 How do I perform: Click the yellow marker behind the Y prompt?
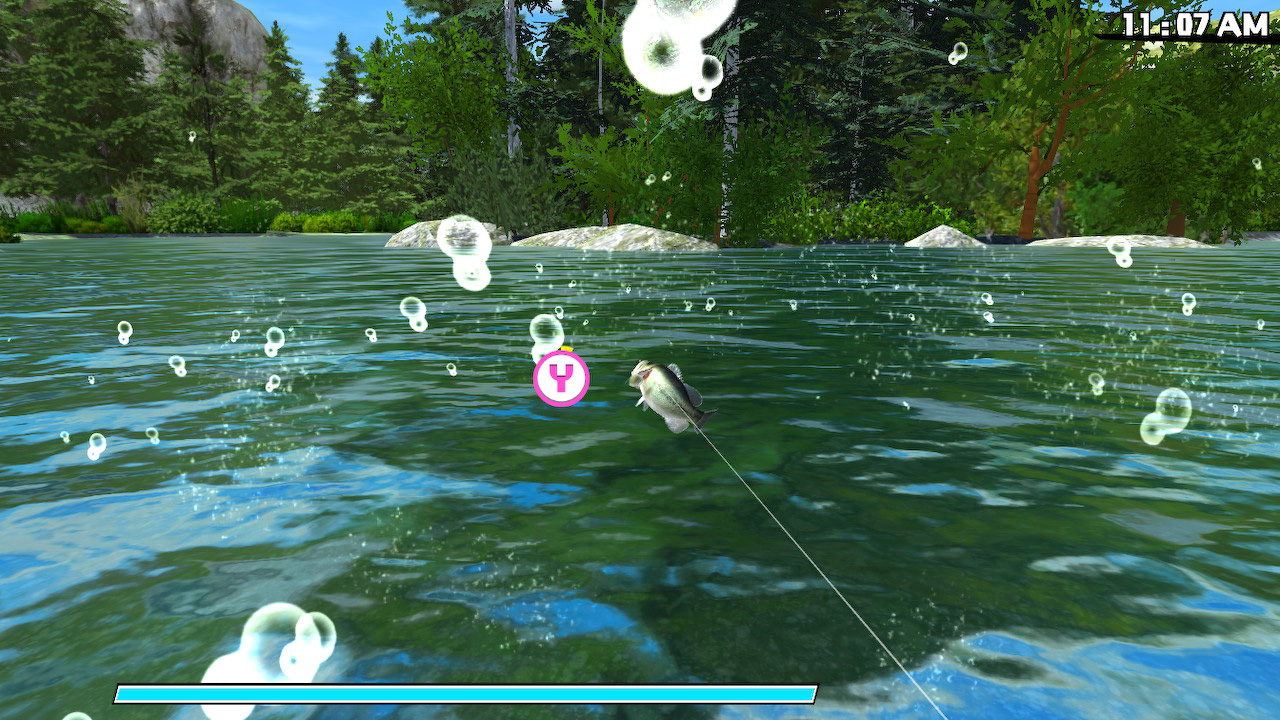(565, 350)
